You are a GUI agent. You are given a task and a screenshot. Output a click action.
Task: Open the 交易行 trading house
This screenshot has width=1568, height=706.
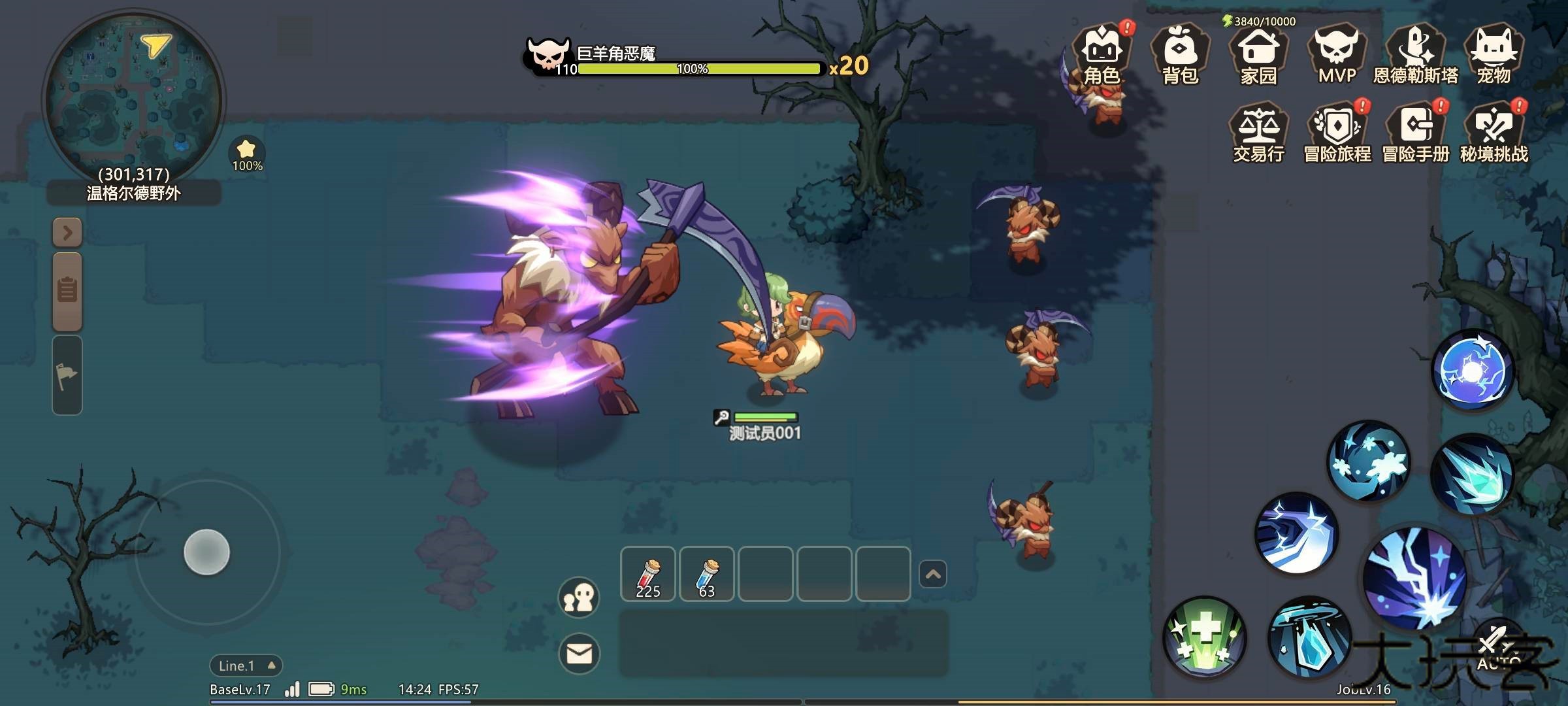click(x=1258, y=134)
